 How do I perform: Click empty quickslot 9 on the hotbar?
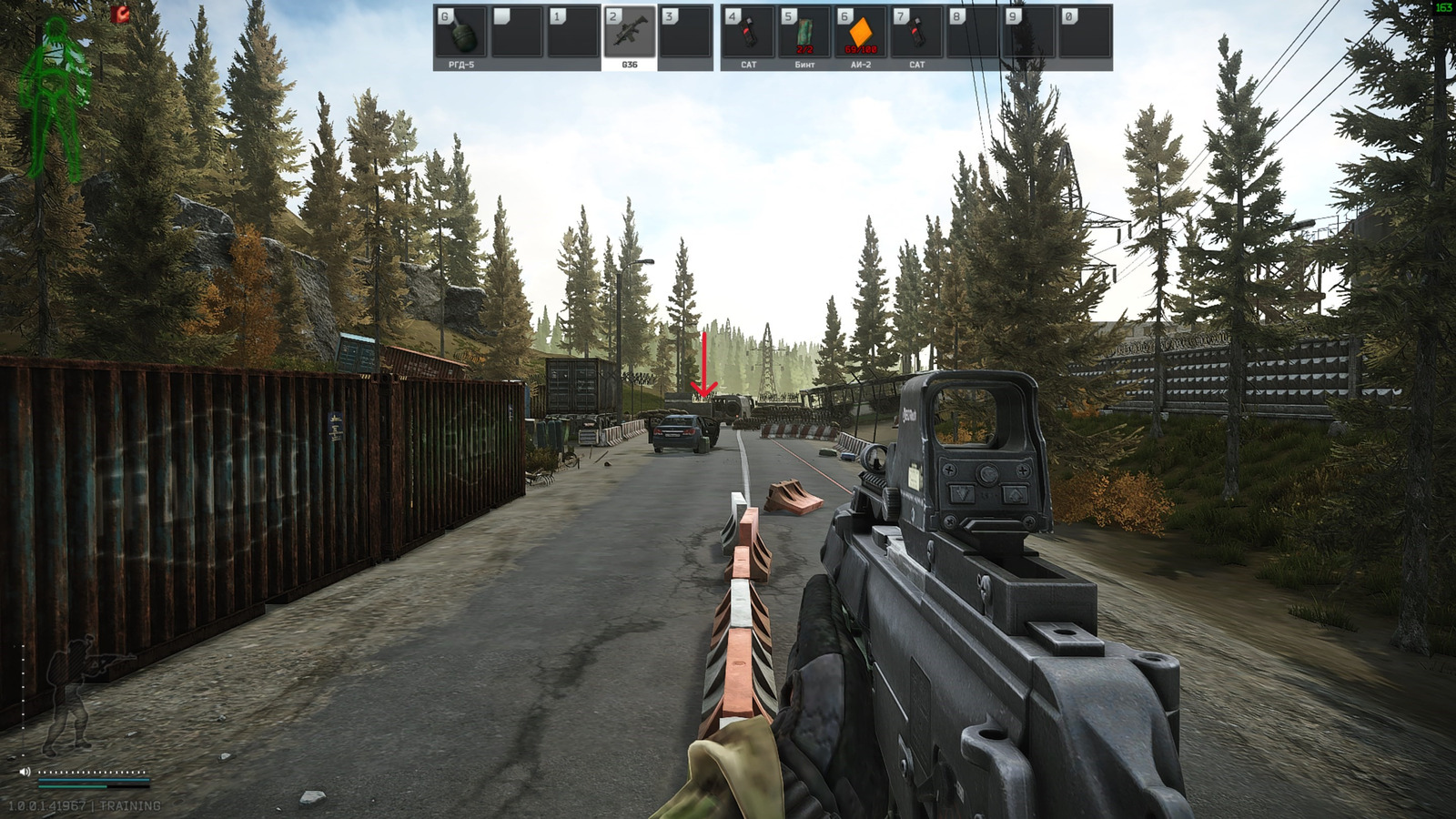(1028, 35)
